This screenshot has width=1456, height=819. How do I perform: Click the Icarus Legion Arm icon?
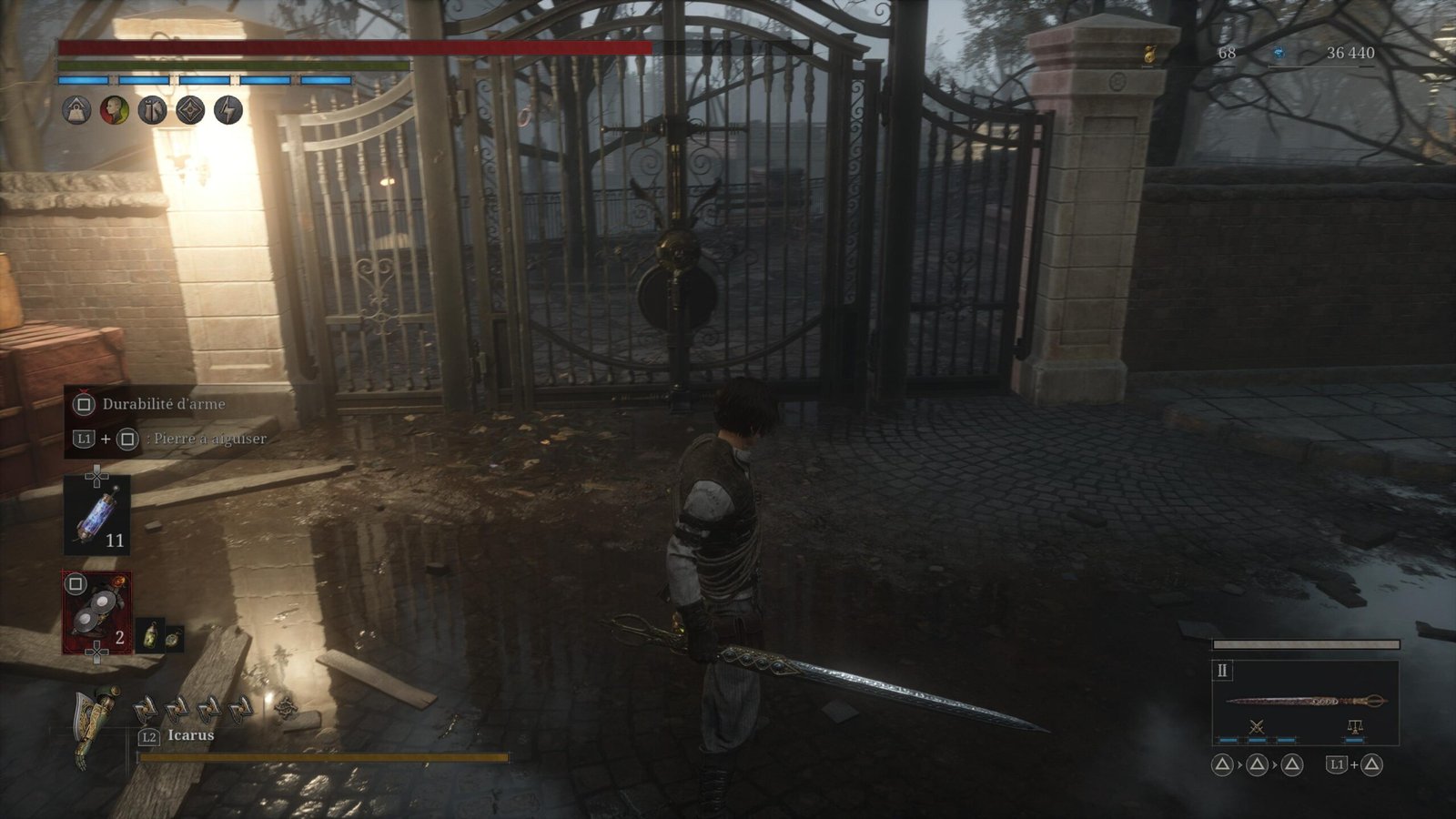96,723
